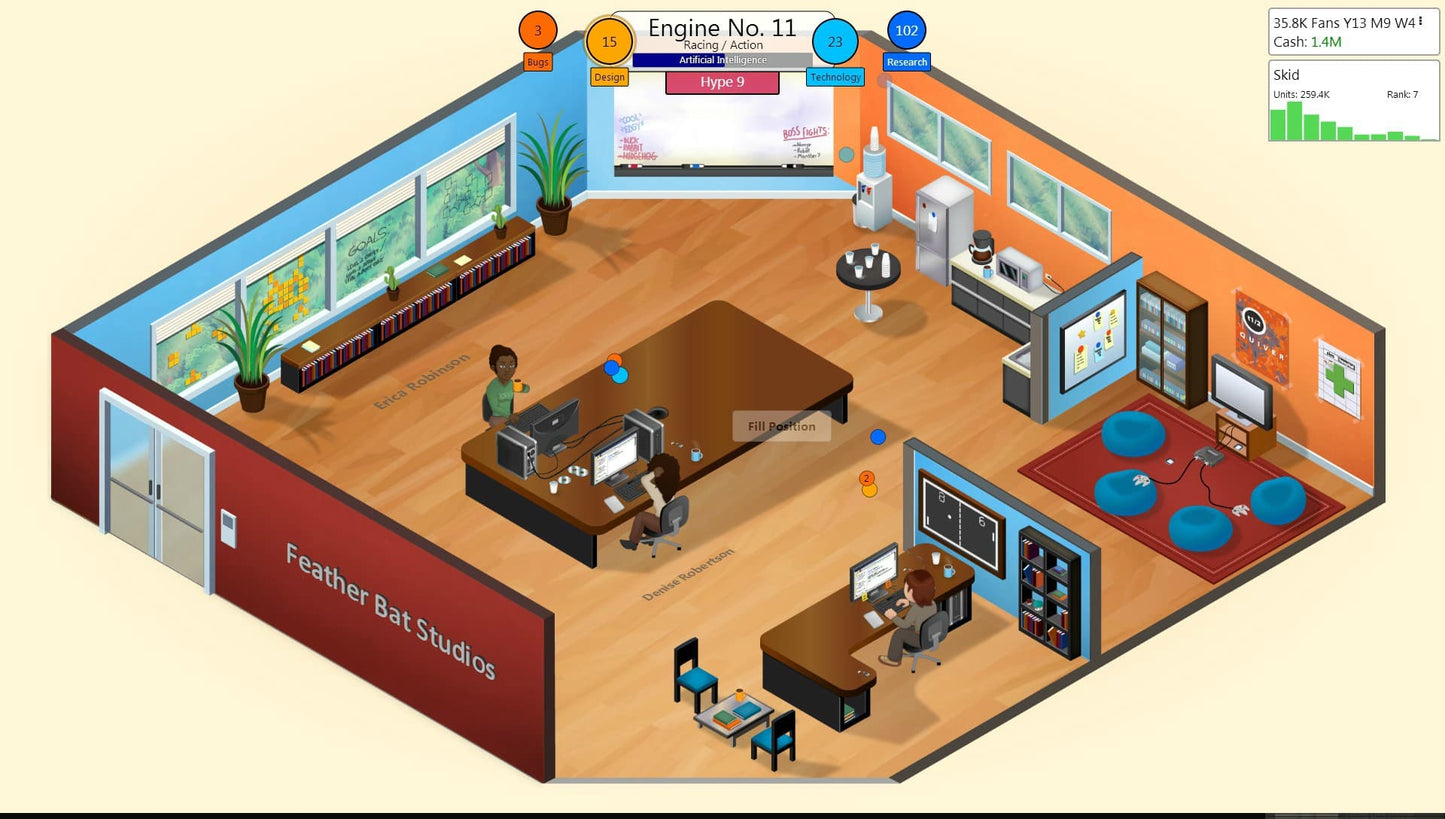Screen dimensions: 1445x819
Task: Click the blue research bubble on the floor
Action: pyautogui.click(x=879, y=436)
